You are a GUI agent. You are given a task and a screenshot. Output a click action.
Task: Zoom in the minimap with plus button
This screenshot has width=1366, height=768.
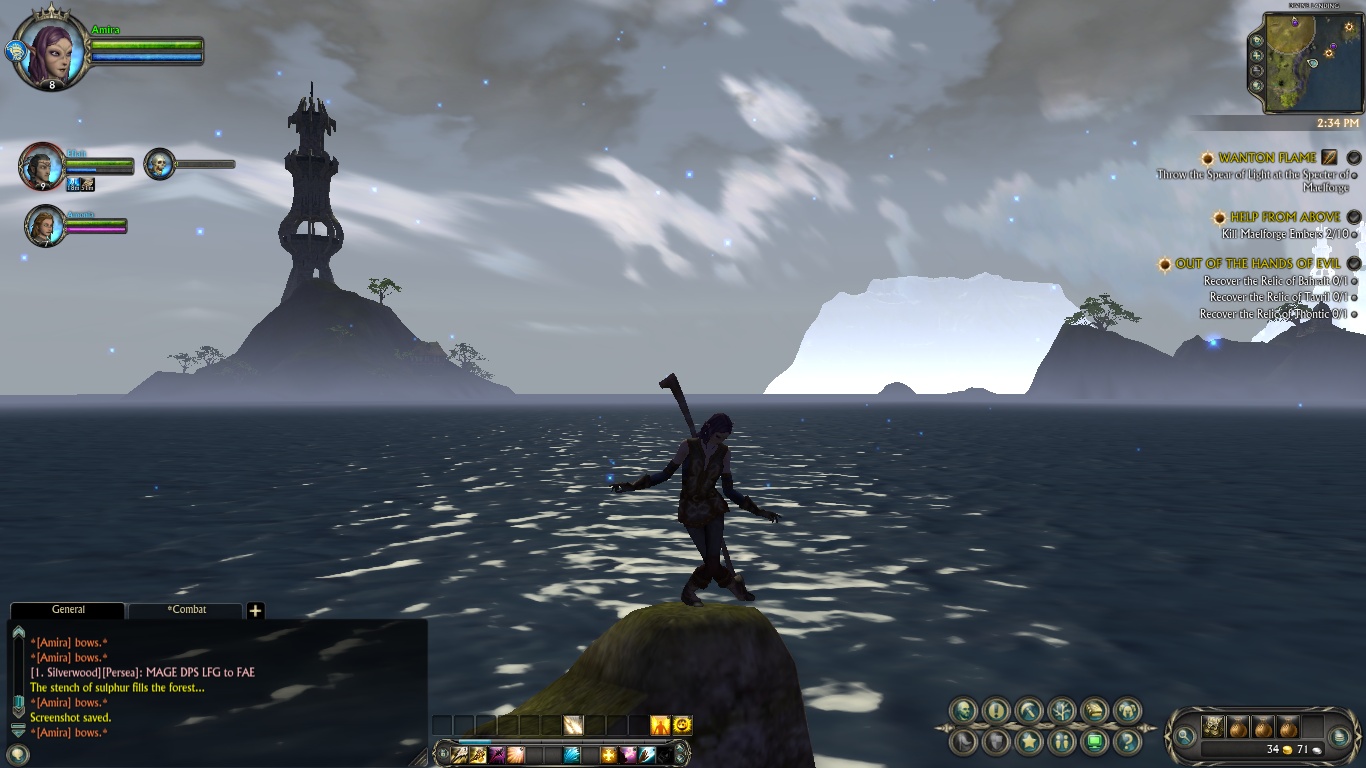pos(1257,55)
